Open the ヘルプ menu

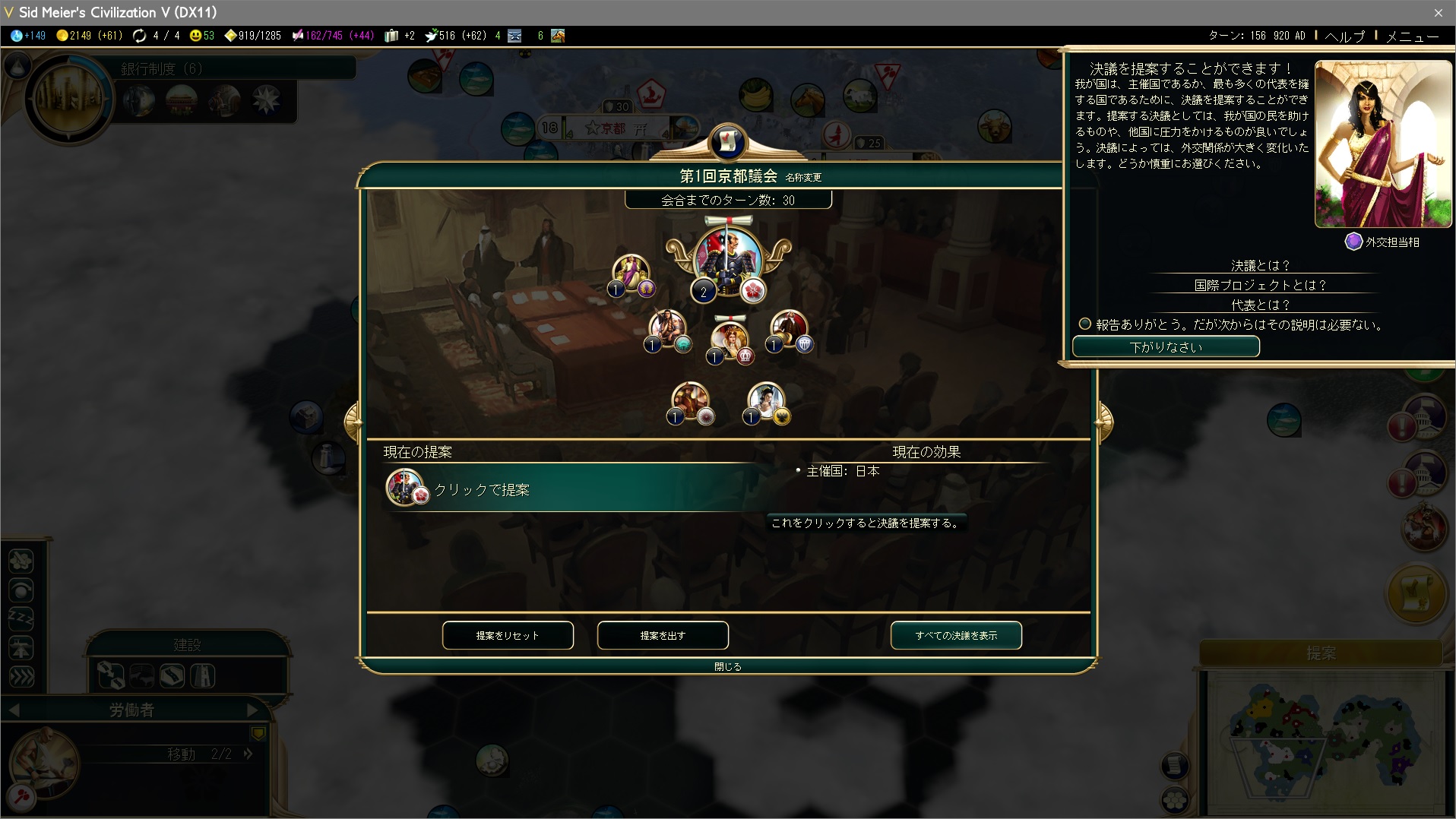1345,36
